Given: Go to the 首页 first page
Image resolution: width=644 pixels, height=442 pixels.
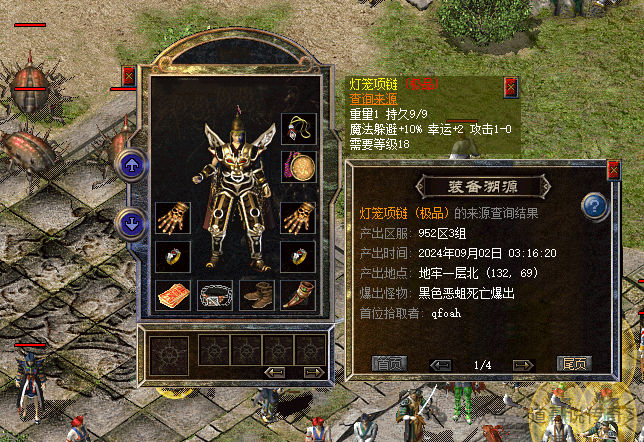Looking at the screenshot, I should click(x=388, y=364).
